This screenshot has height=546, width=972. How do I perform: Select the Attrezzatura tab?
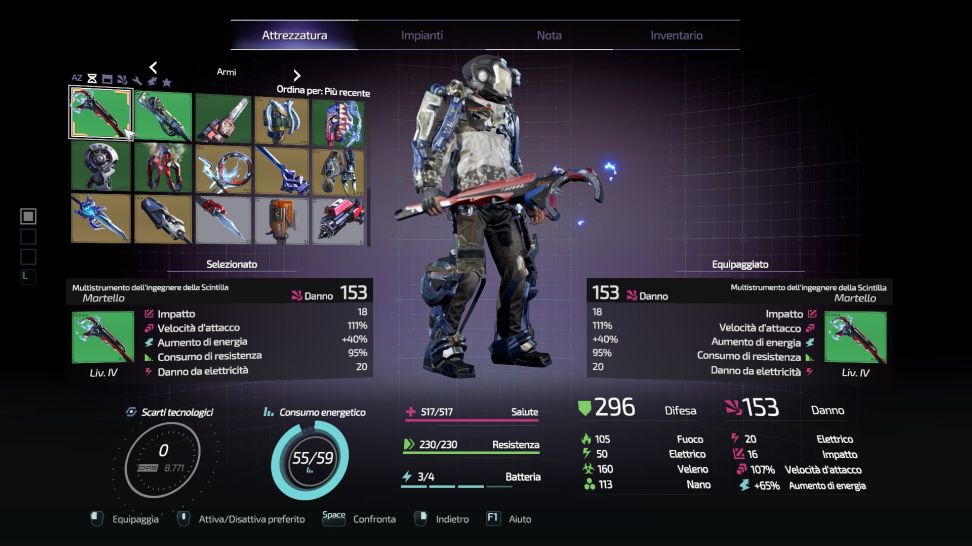point(294,35)
